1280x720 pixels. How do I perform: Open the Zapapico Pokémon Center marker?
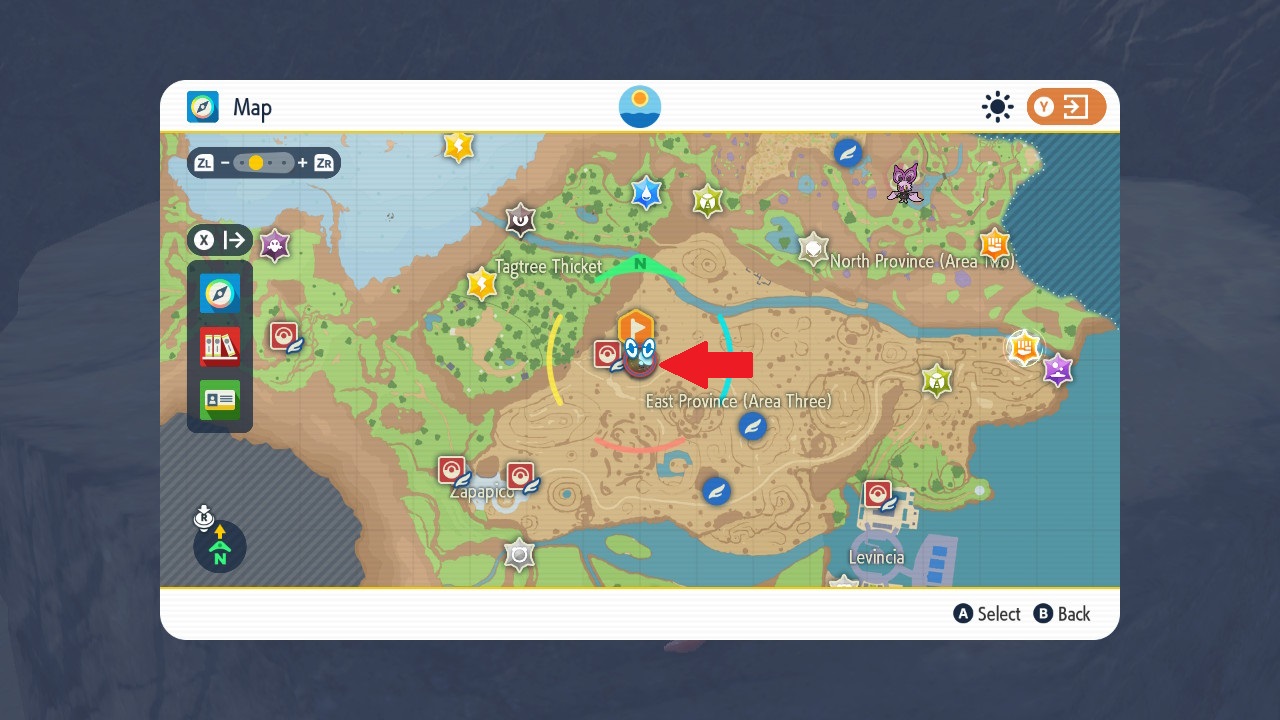click(x=452, y=468)
